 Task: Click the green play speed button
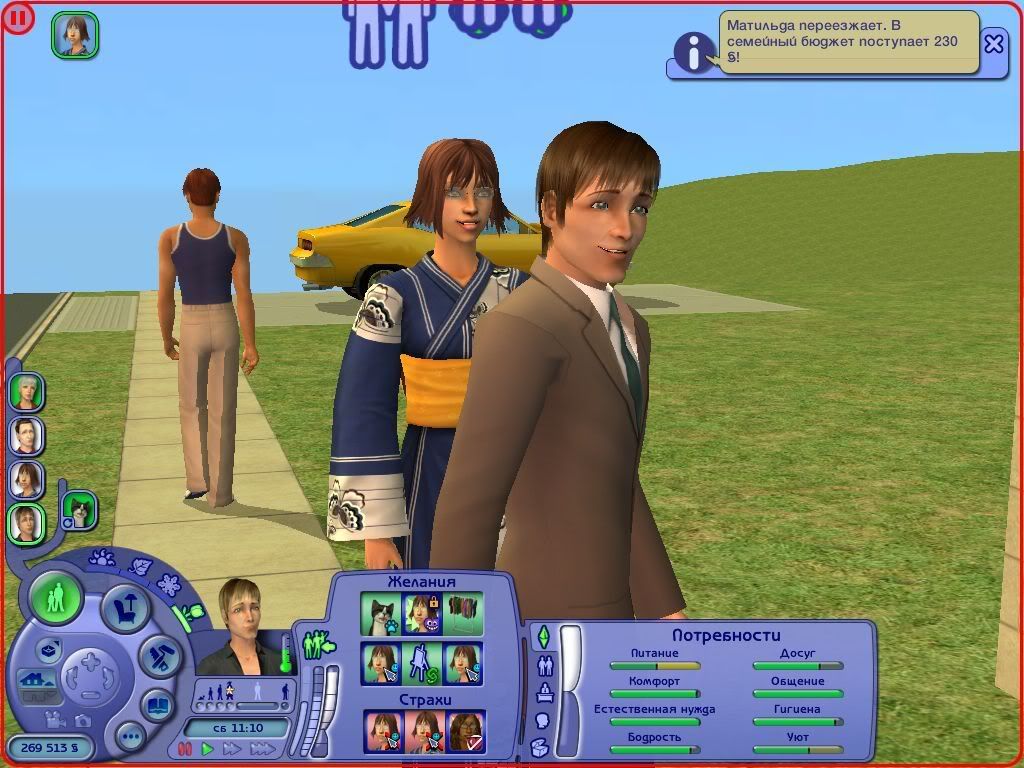pos(208,748)
